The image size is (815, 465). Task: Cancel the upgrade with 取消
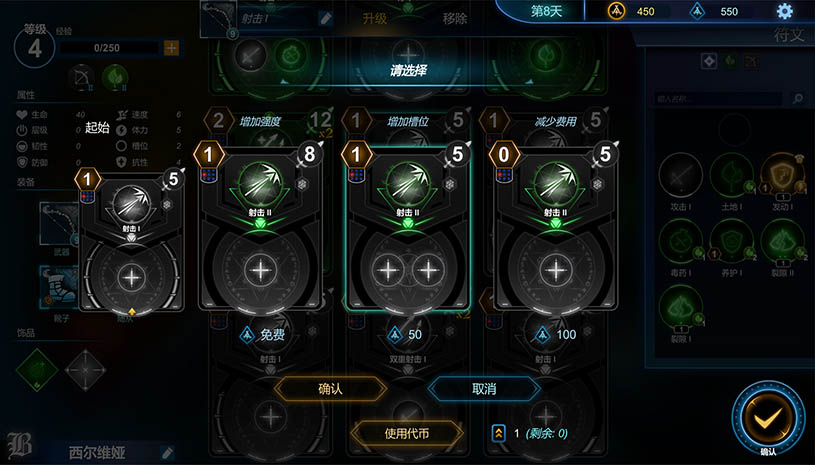point(484,388)
